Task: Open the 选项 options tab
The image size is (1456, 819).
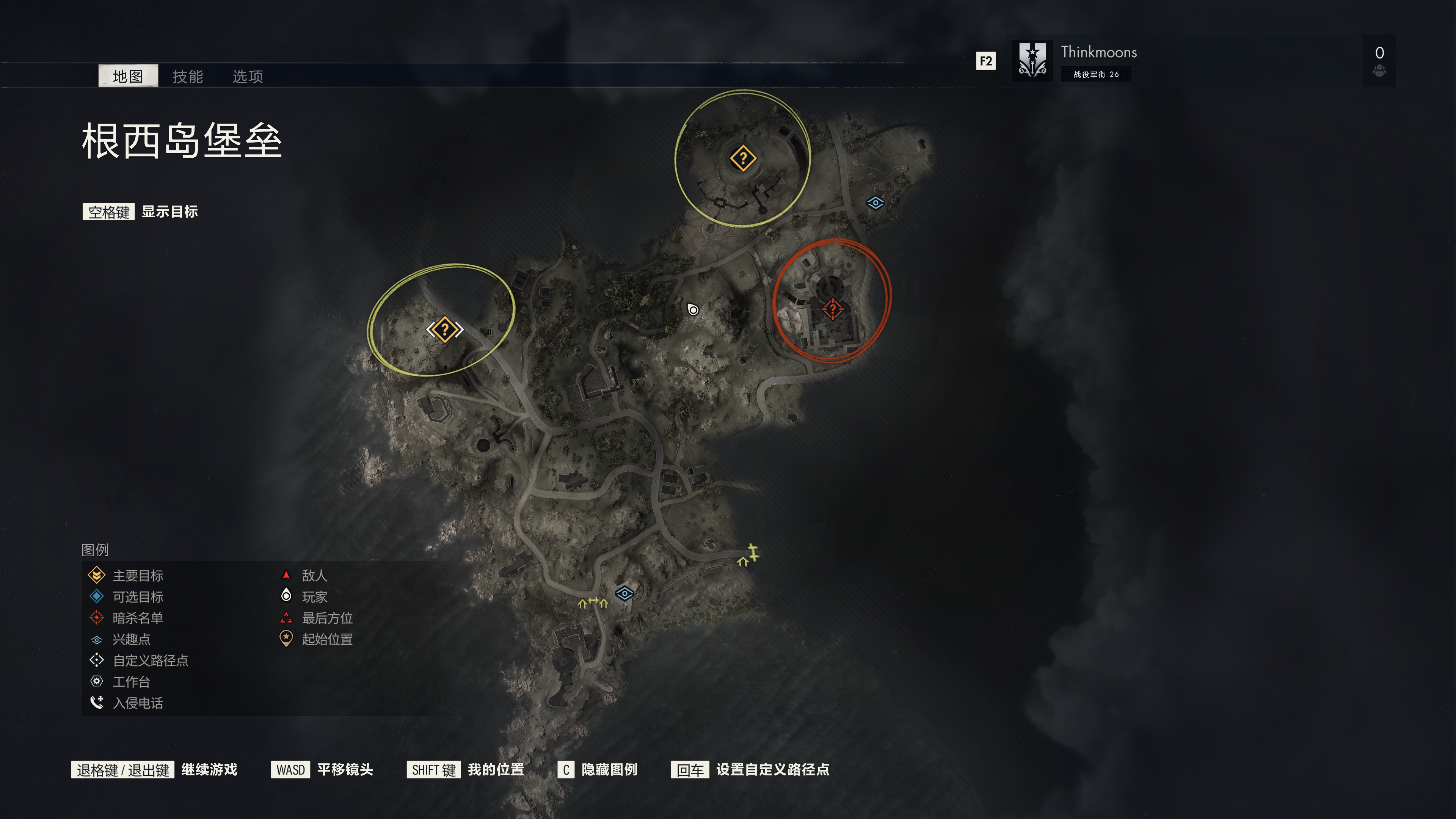Action: click(x=248, y=76)
